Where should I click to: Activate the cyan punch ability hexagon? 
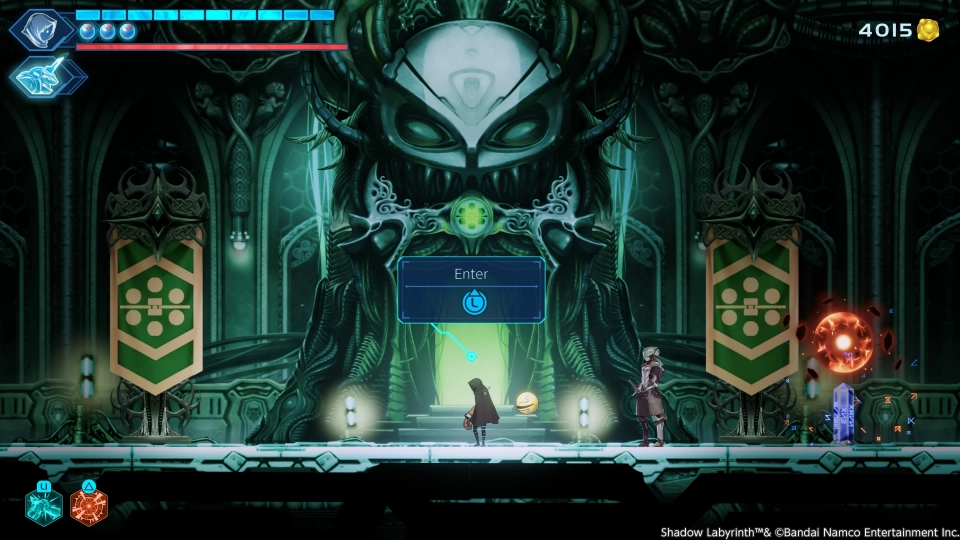pos(44,506)
